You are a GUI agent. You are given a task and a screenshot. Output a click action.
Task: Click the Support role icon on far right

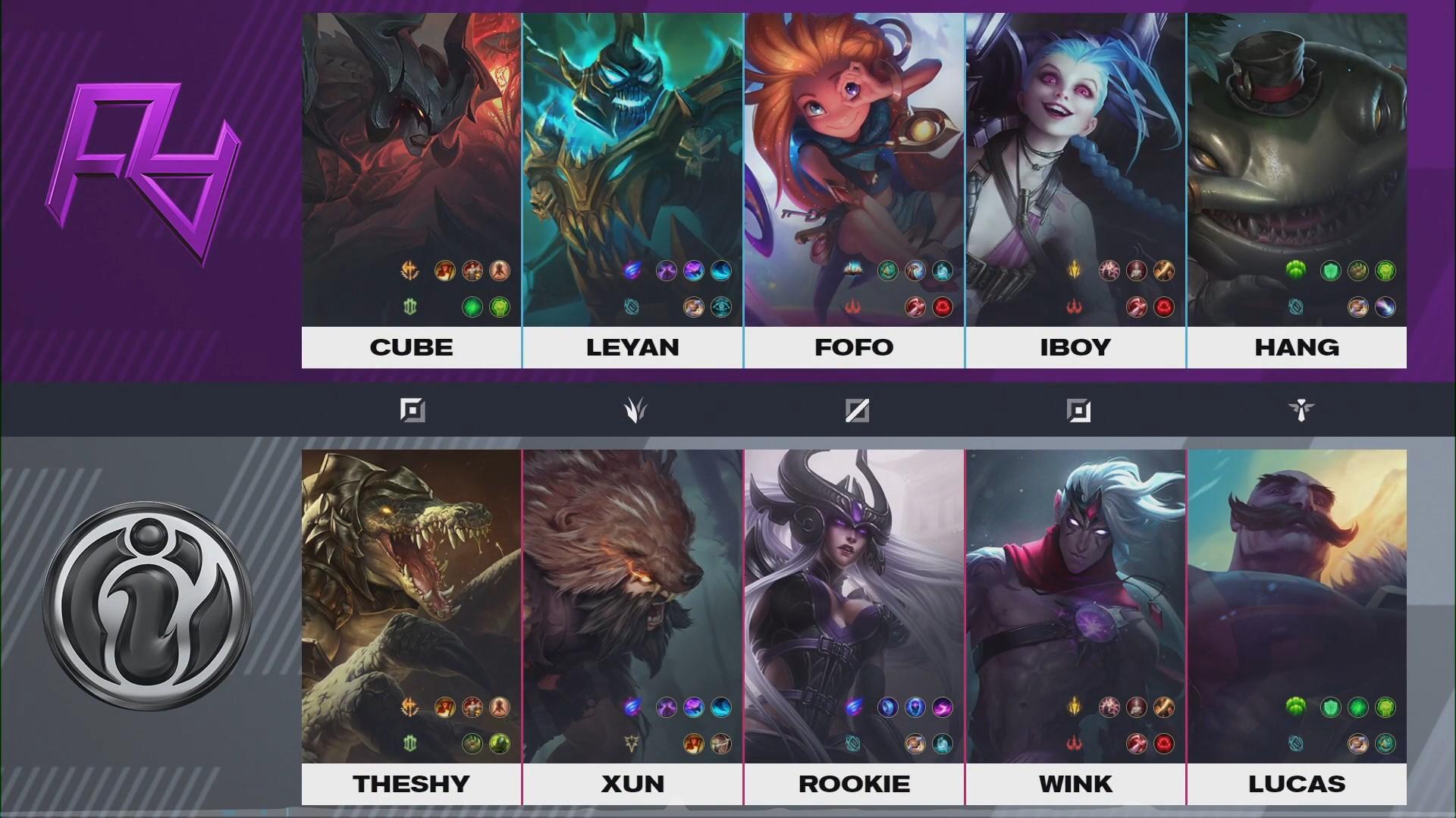click(1300, 410)
